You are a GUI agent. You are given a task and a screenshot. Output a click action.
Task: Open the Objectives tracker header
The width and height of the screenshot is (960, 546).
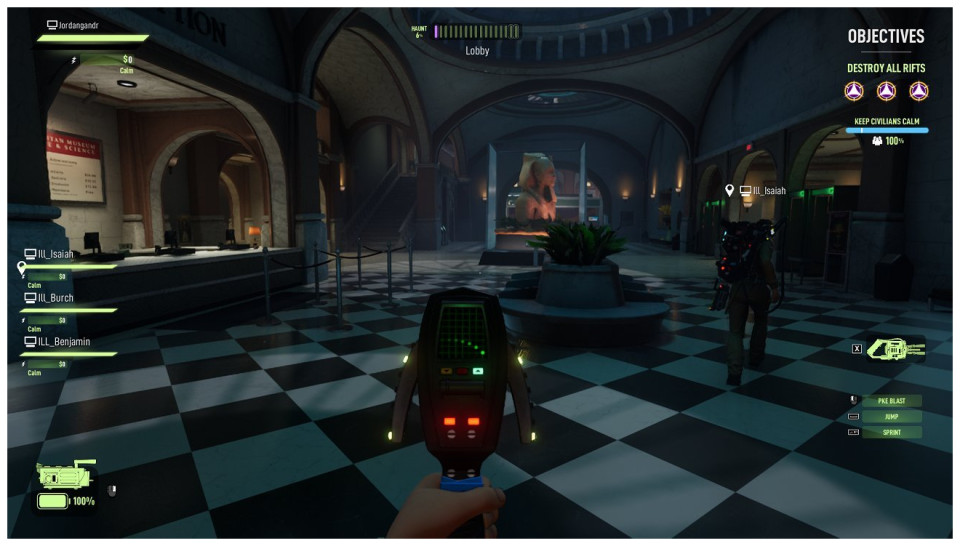pos(886,36)
